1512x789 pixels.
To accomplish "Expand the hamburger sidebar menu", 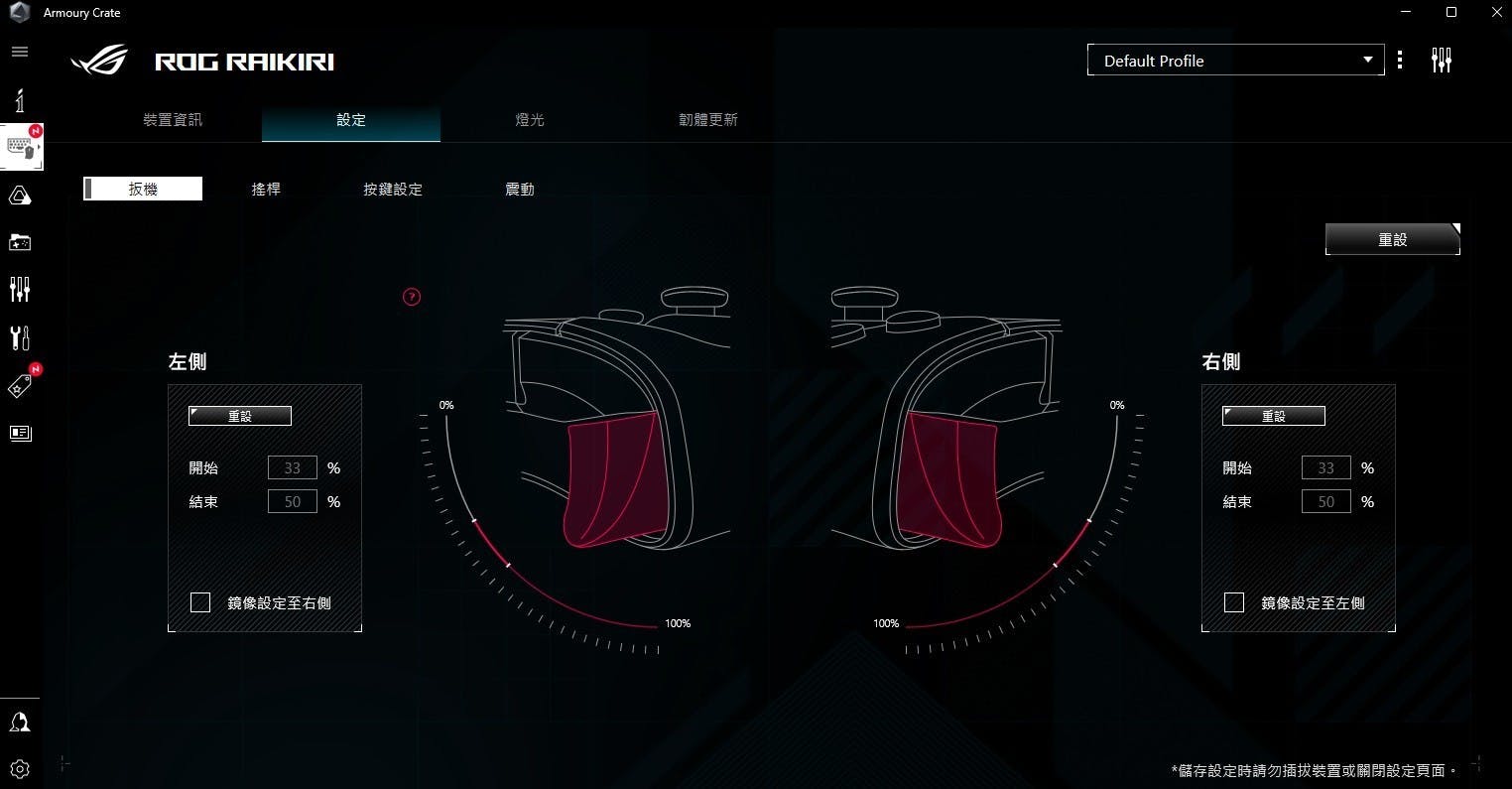I will click(20, 52).
